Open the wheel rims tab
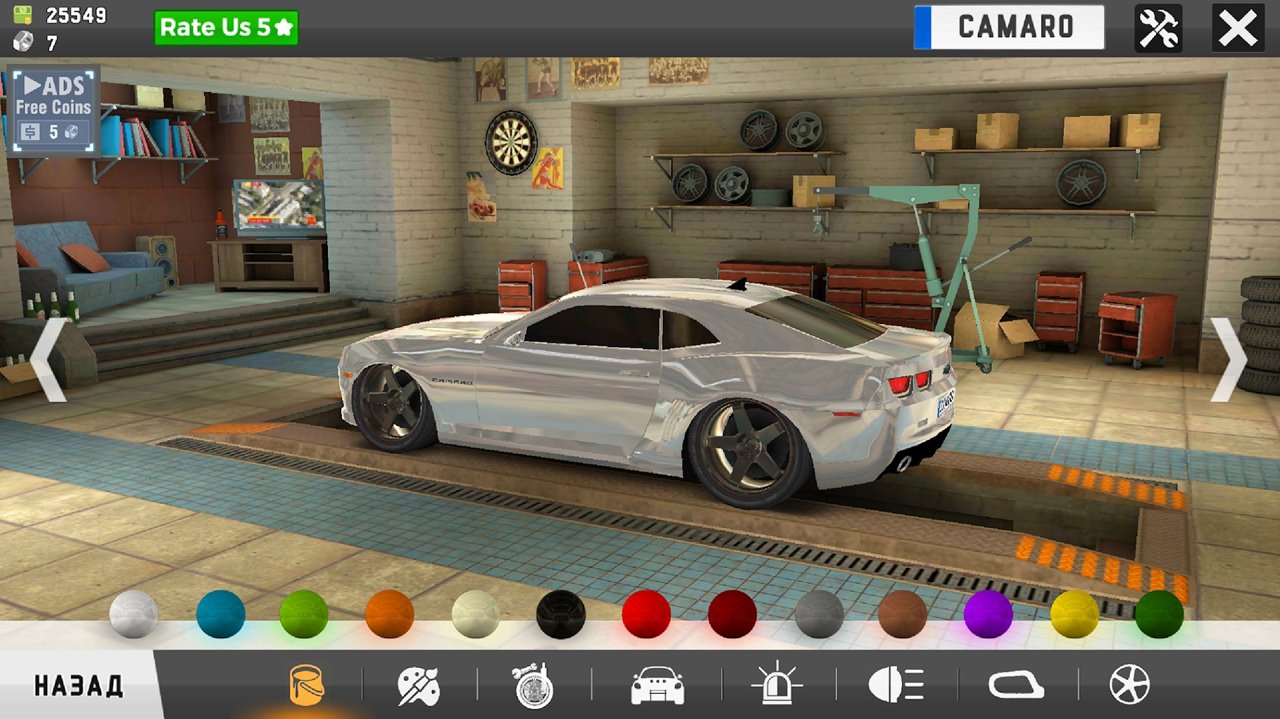Image resolution: width=1280 pixels, height=719 pixels. click(1130, 686)
